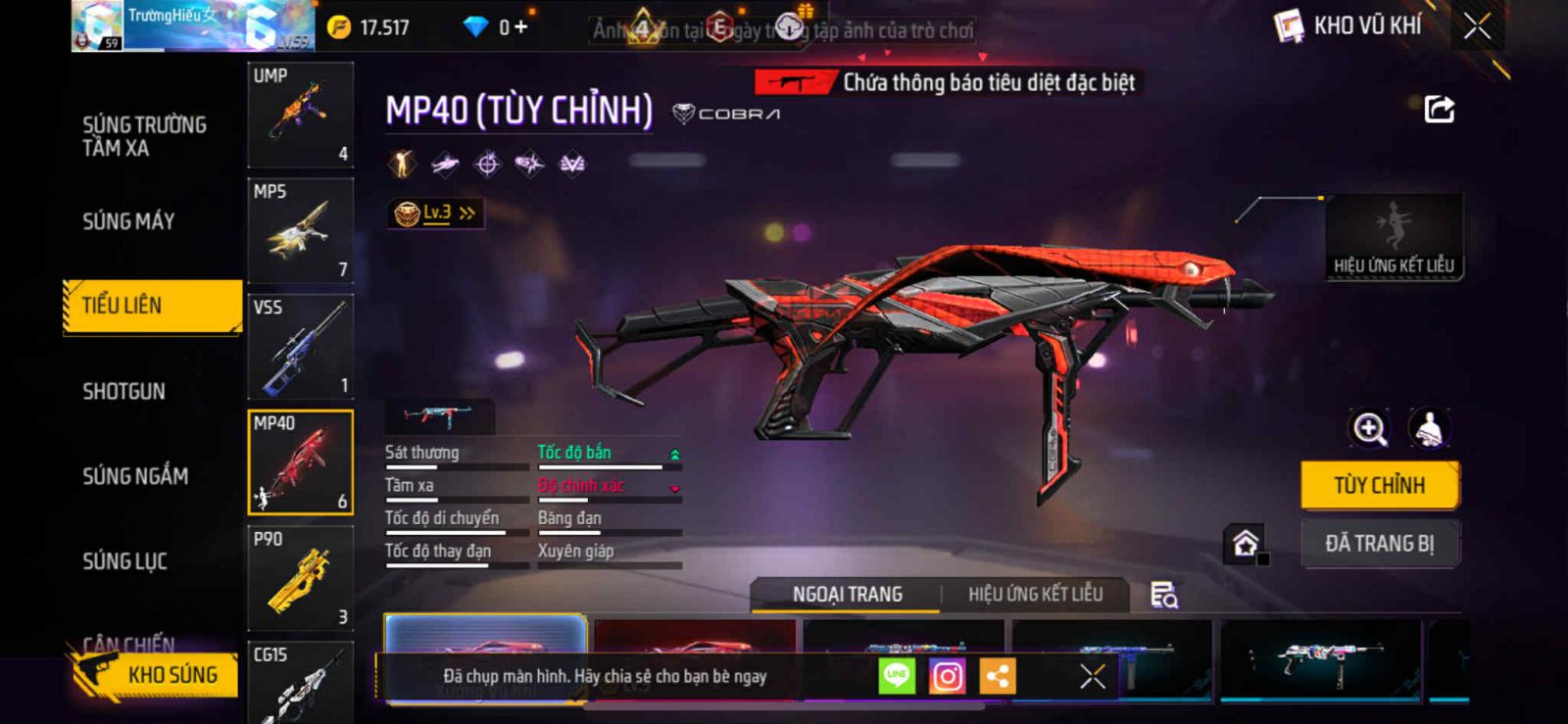Image resolution: width=1568 pixels, height=724 pixels.
Task: Choose the VSS weapon thumbnail
Action: [x=300, y=346]
